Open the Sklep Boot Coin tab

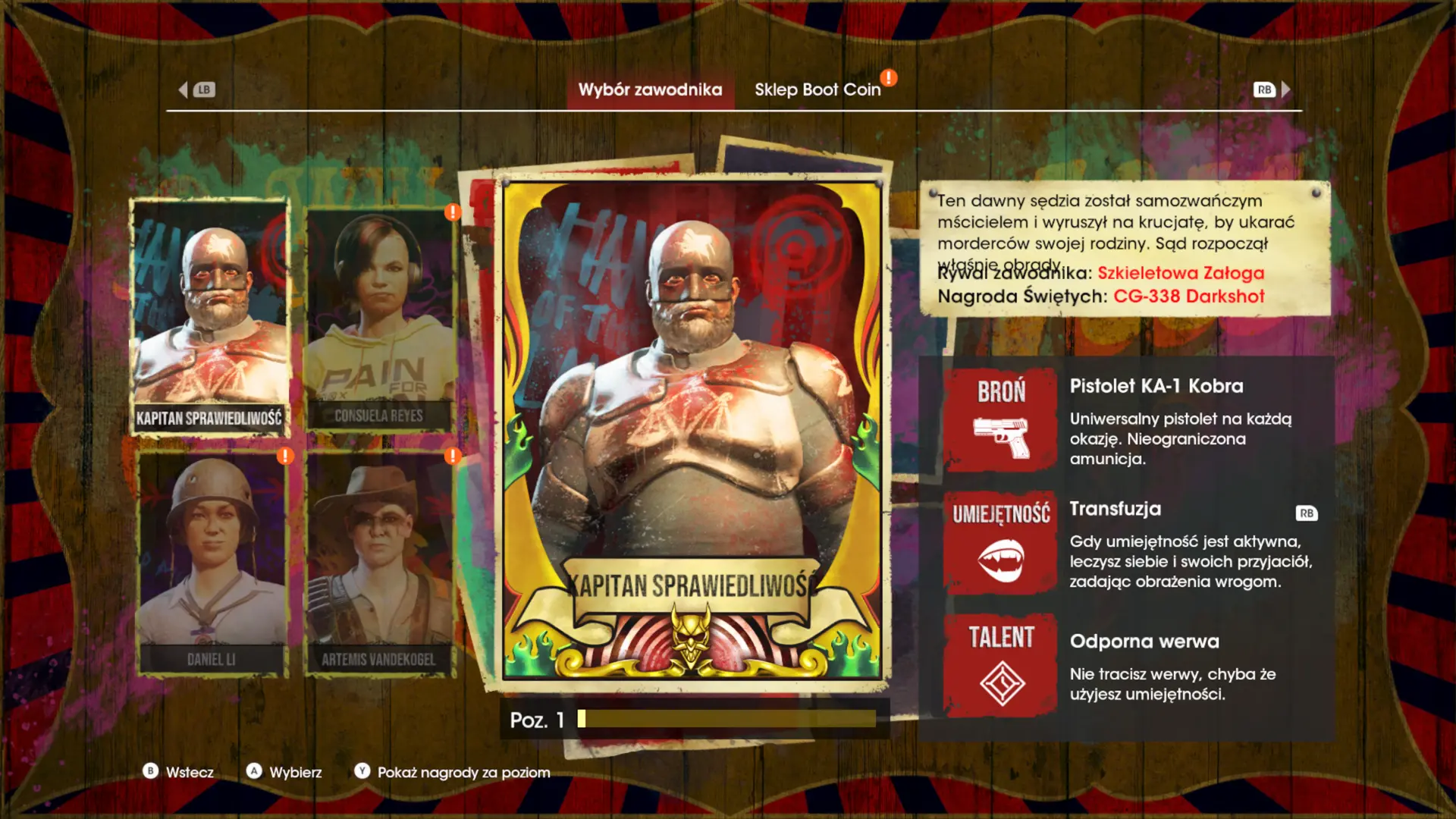(x=817, y=89)
